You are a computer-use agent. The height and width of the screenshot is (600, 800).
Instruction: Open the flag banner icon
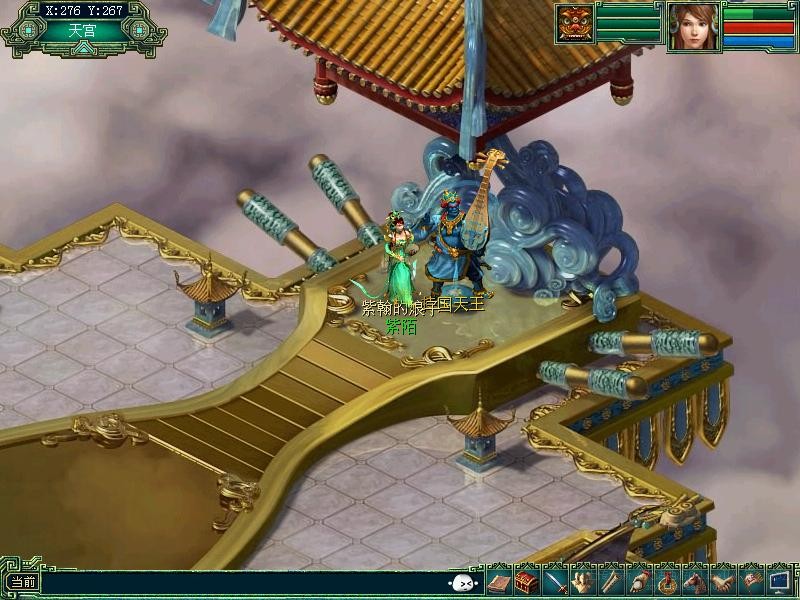pos(750,582)
